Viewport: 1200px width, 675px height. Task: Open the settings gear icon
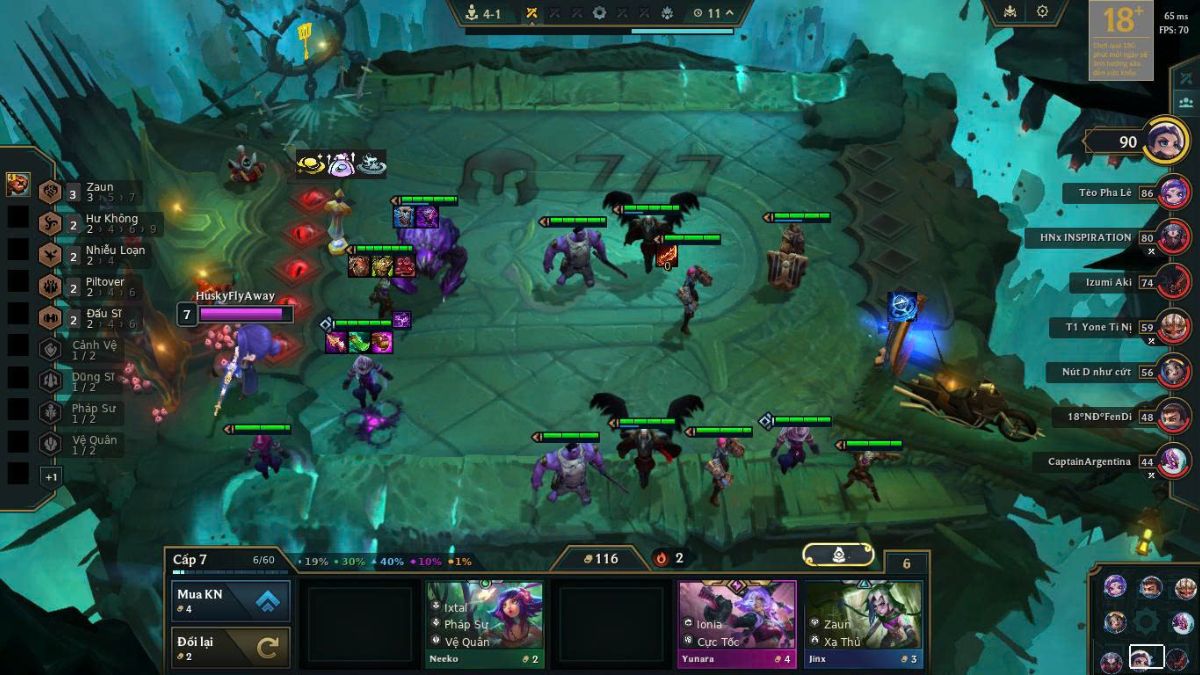1042,12
